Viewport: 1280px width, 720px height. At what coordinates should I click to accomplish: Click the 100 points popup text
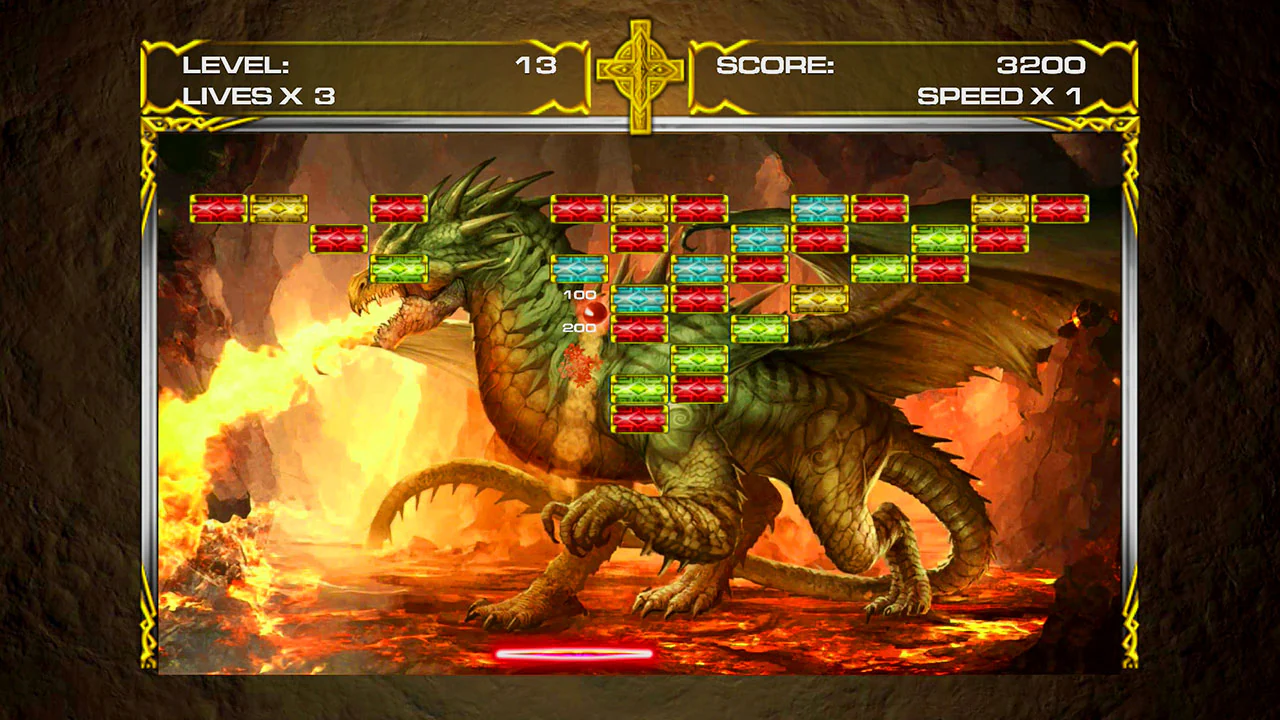pos(580,295)
